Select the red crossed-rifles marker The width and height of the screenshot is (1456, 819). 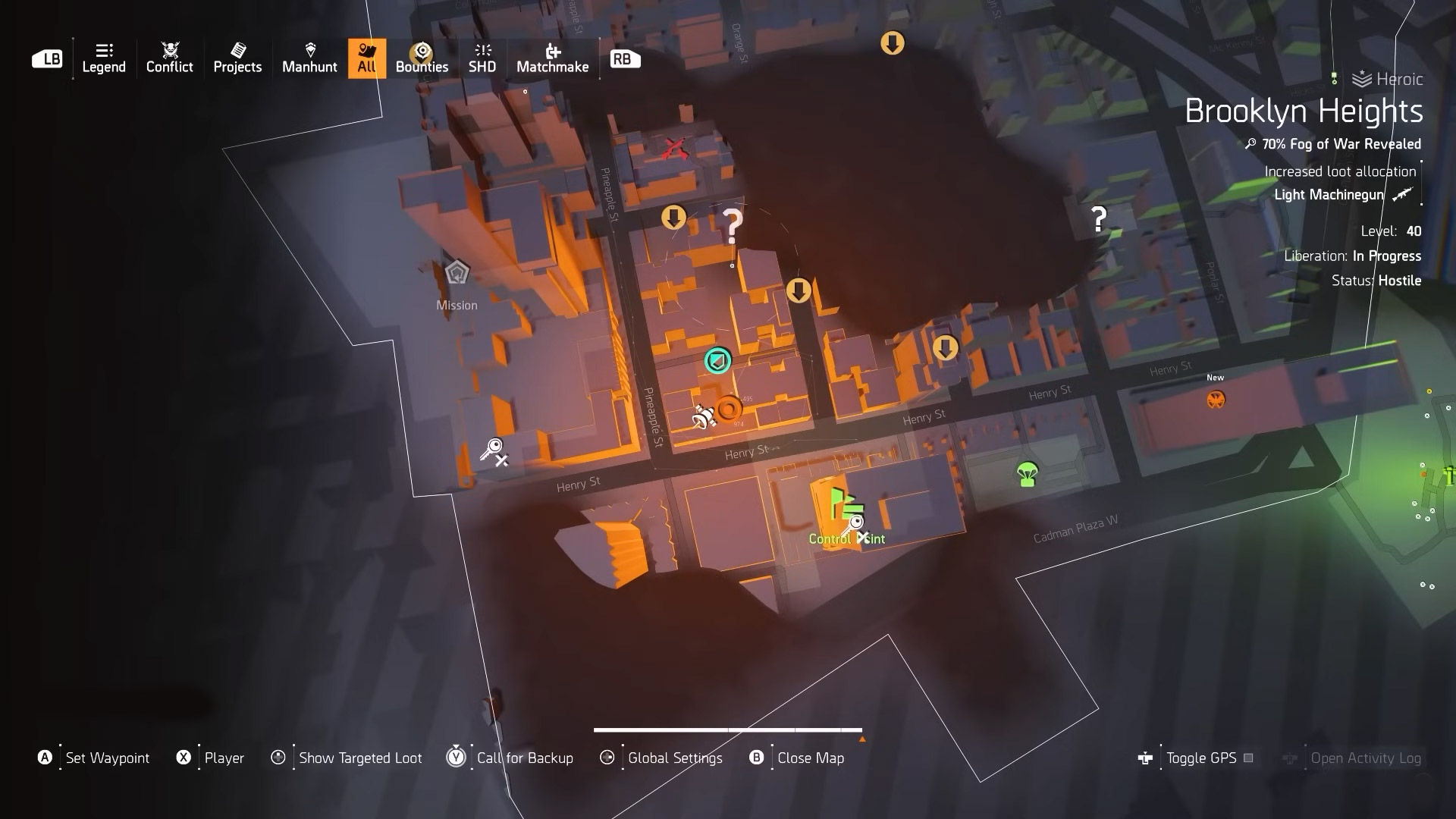[x=673, y=149]
